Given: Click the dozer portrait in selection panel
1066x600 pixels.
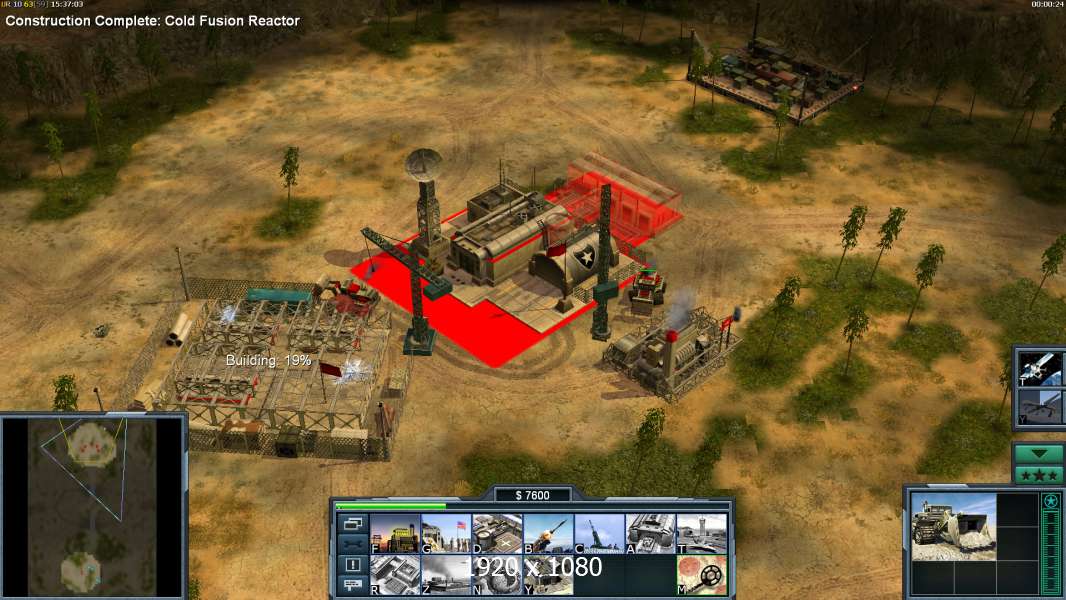Looking at the screenshot, I should point(953,526).
